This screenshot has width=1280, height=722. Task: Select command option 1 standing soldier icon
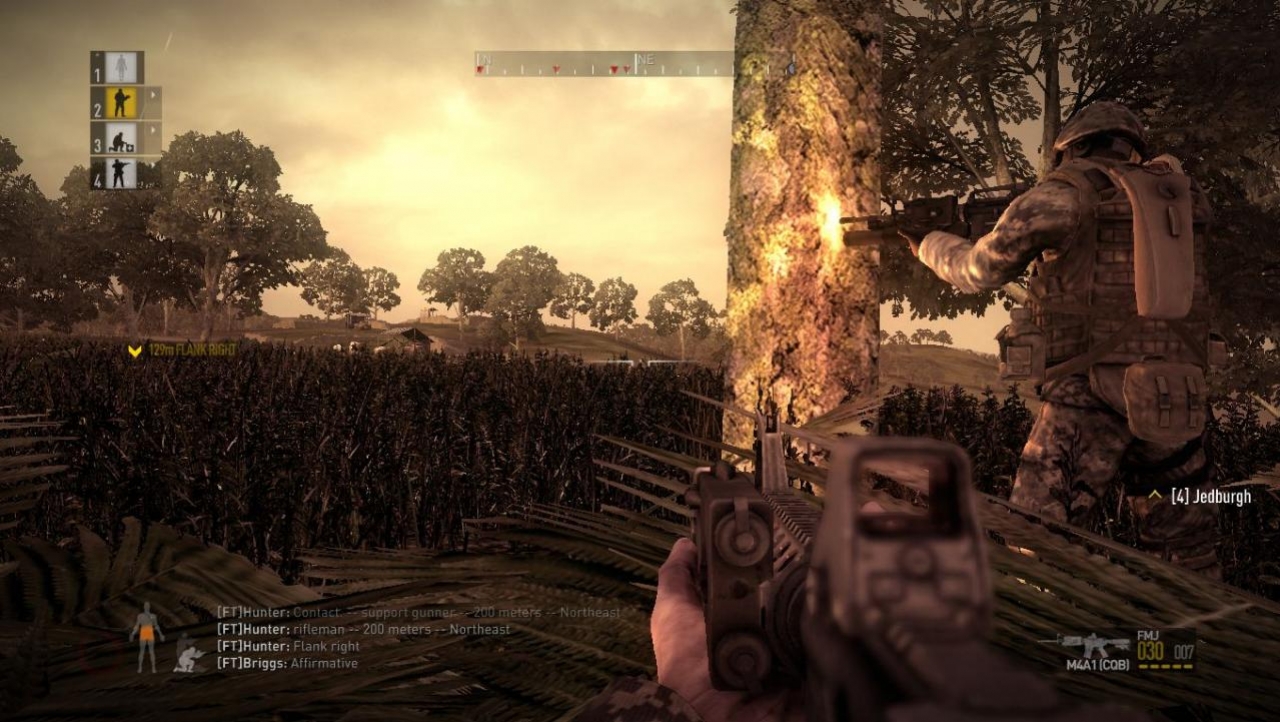(120, 65)
